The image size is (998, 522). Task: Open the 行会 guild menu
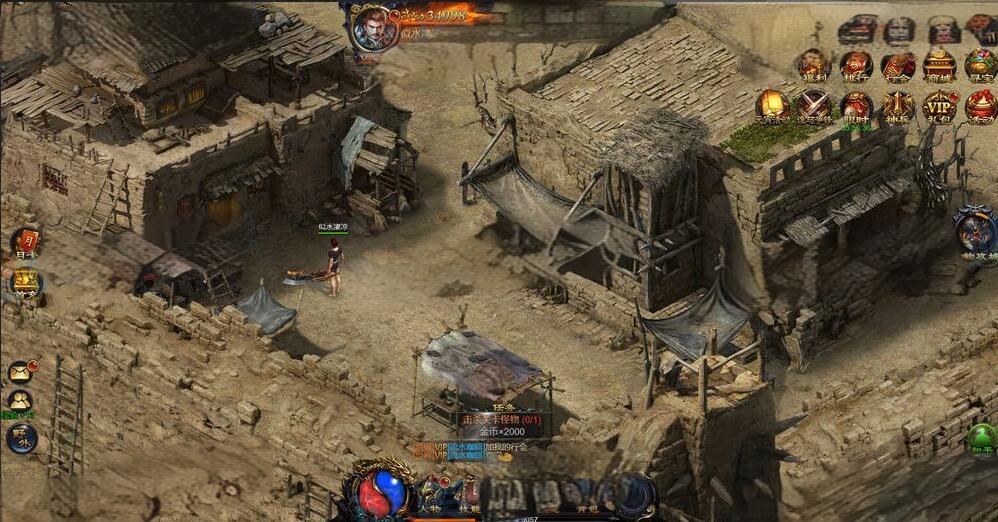898,65
